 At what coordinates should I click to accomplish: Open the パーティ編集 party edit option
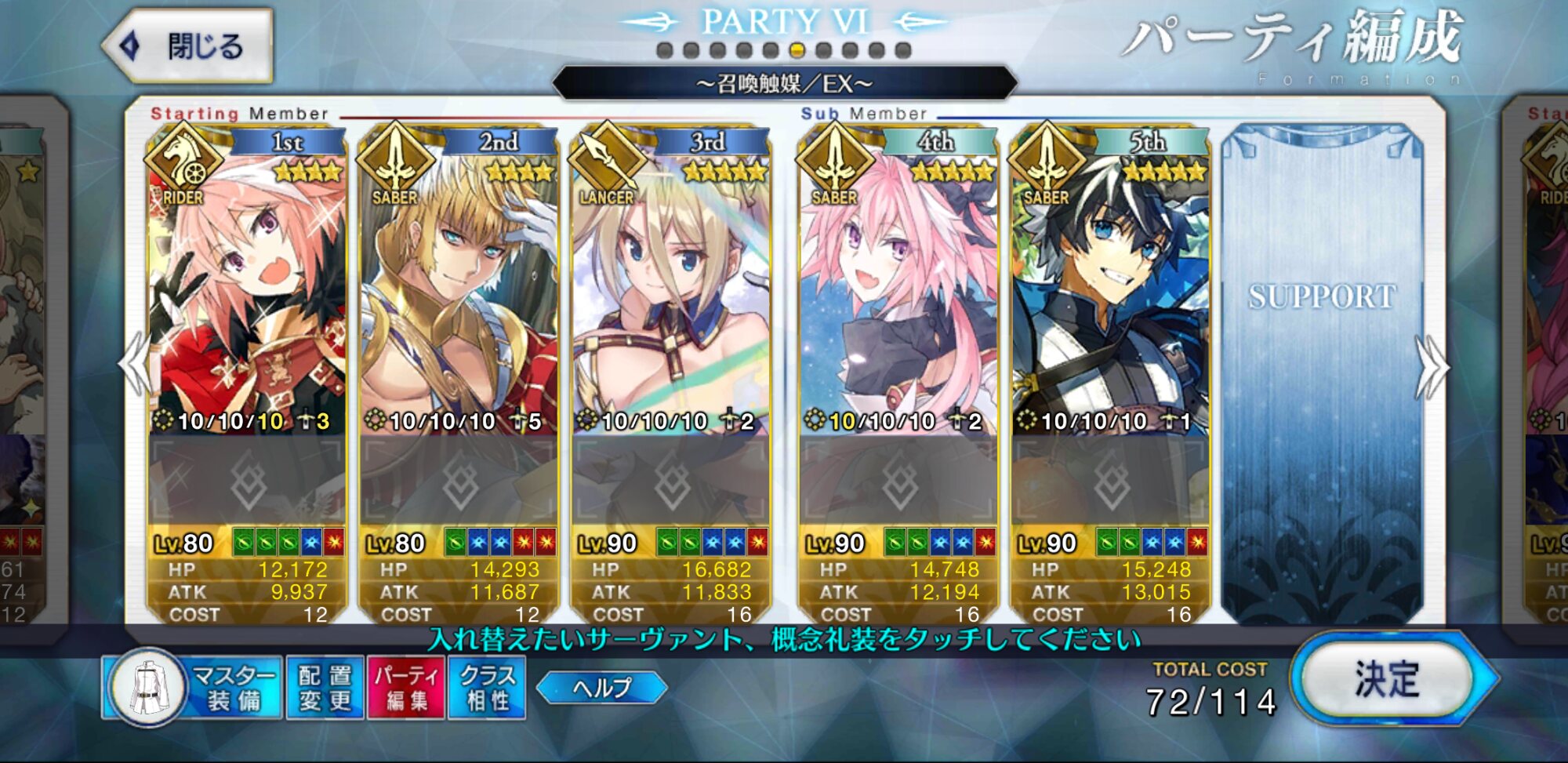(406, 688)
